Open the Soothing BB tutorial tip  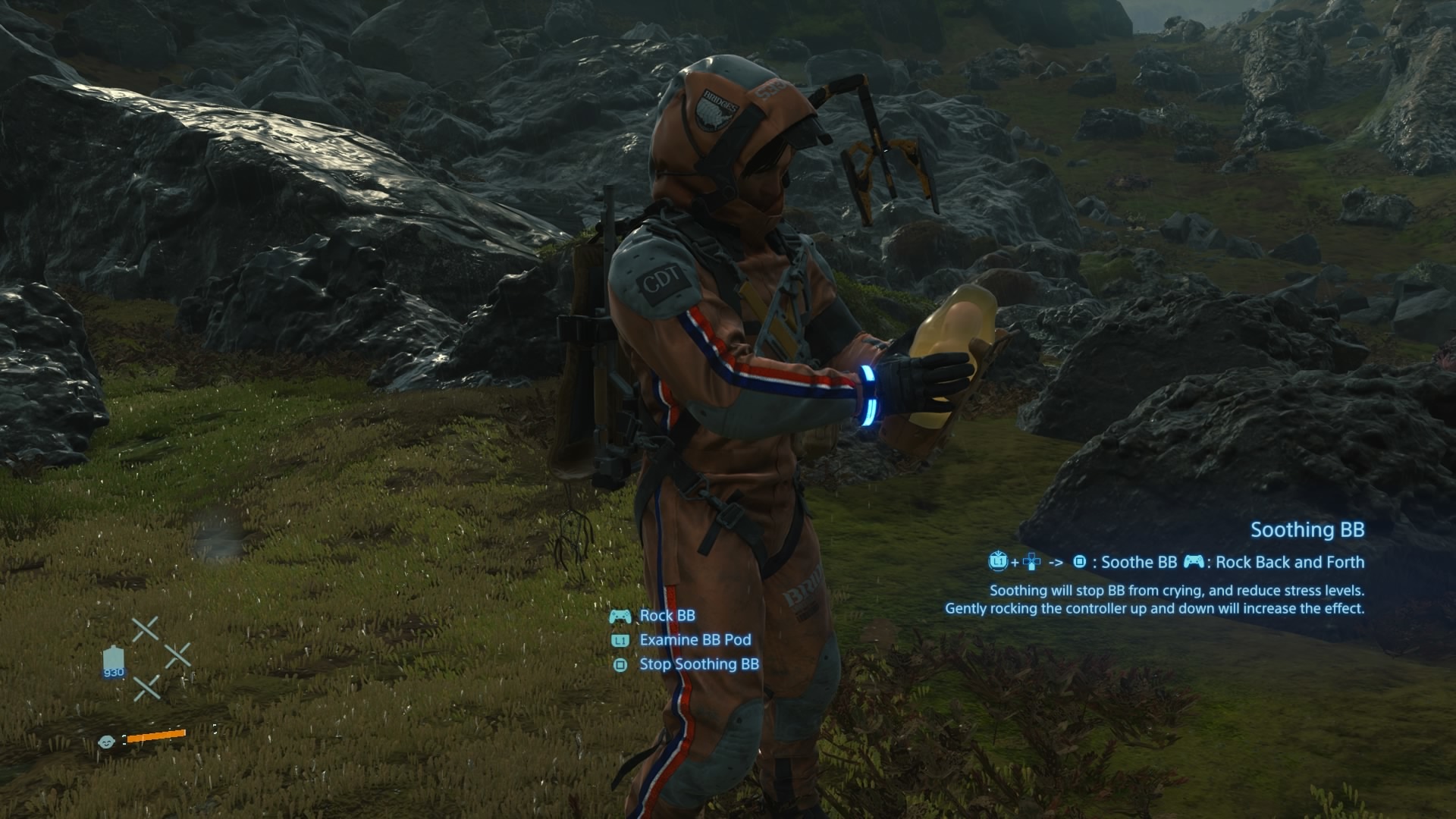tap(1307, 530)
